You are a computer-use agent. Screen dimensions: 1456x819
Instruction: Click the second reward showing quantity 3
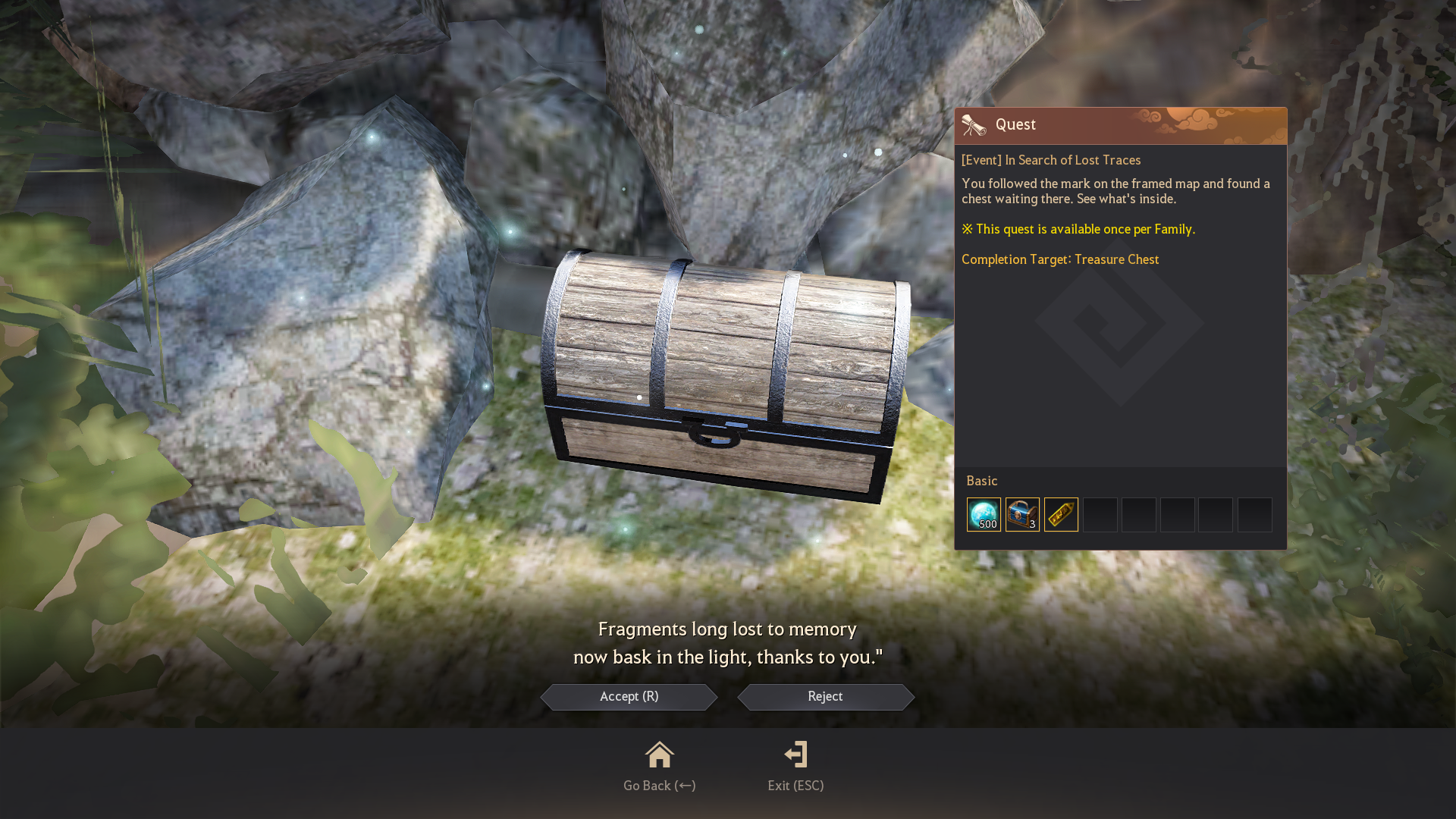(1022, 514)
